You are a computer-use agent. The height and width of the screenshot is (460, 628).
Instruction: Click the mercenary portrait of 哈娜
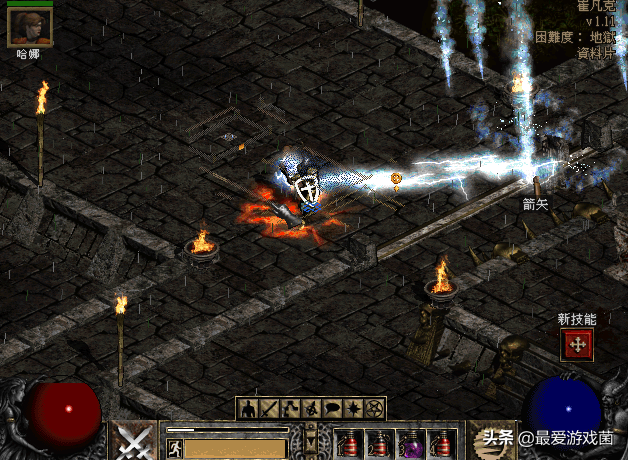tap(30, 26)
